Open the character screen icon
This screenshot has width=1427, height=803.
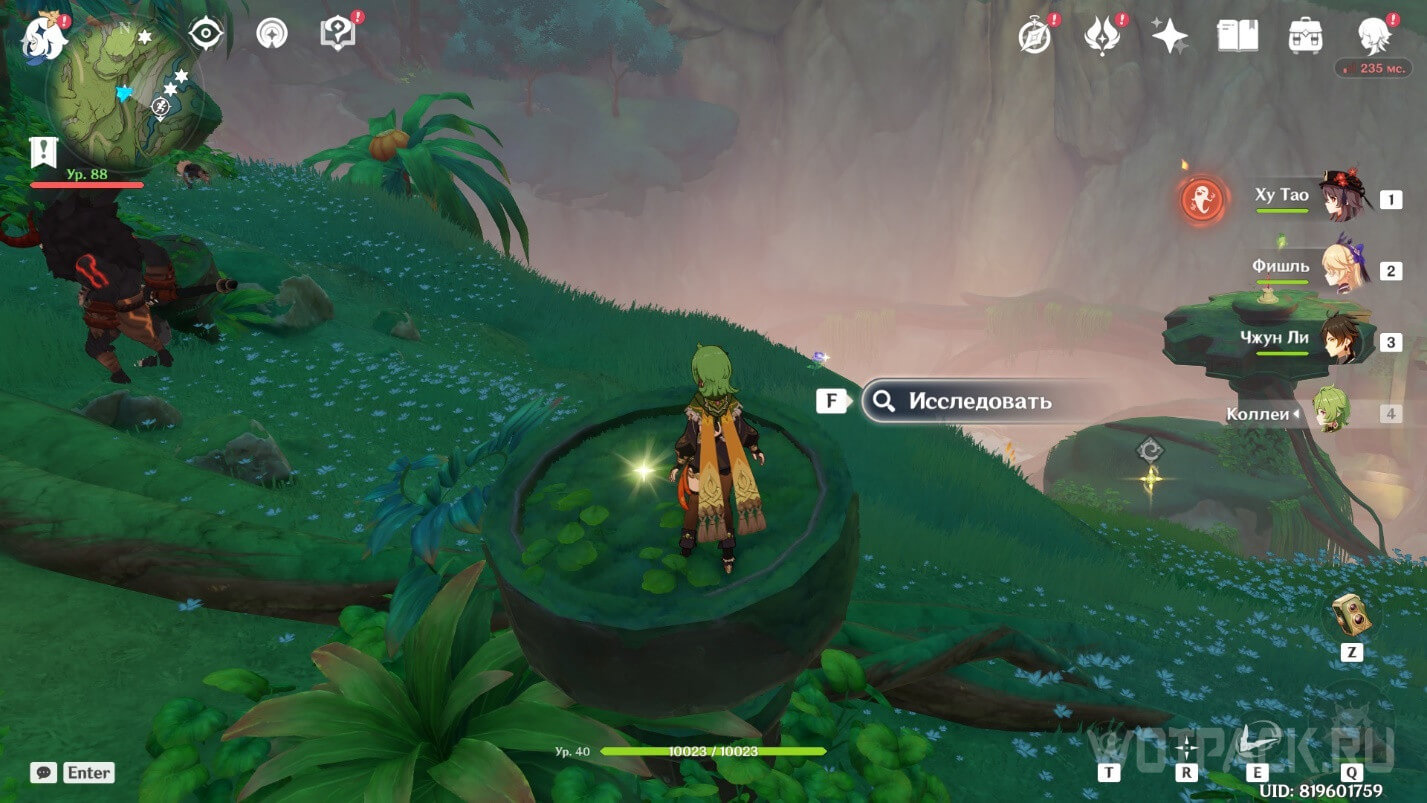[x=1374, y=36]
